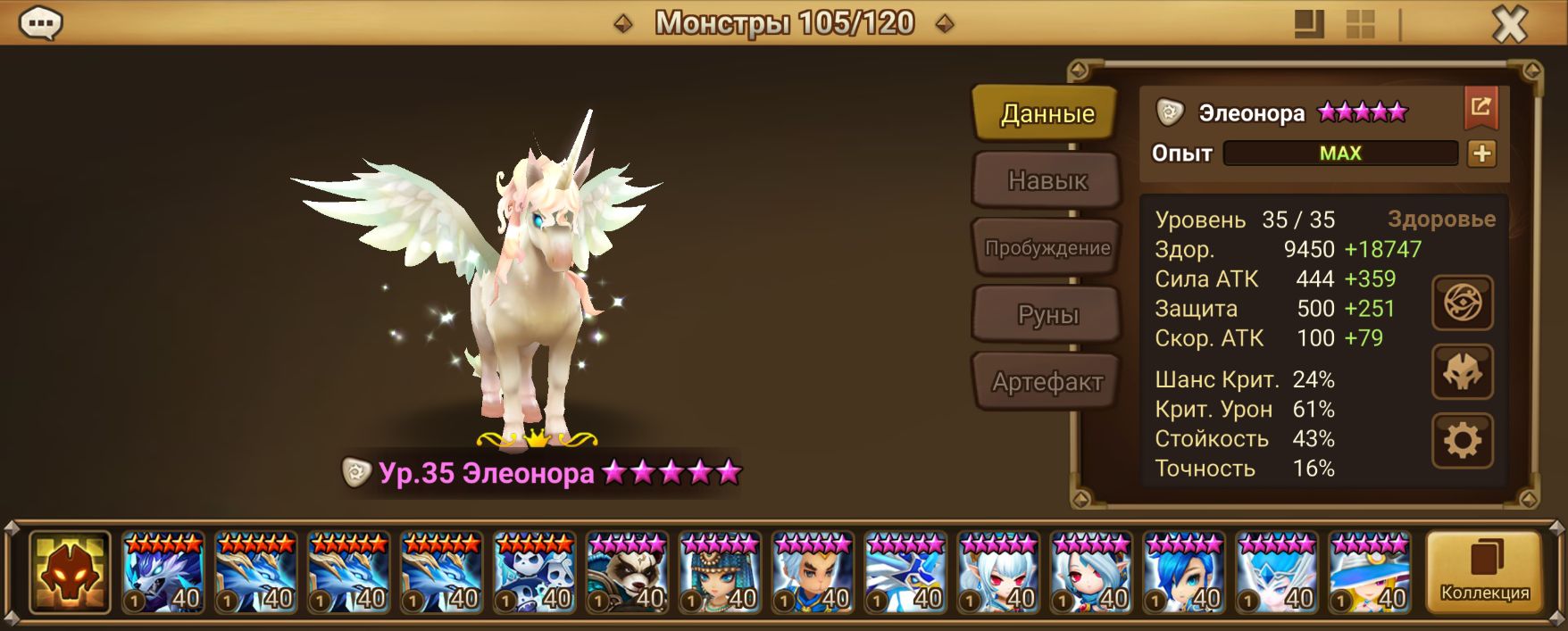Select the white-hat blonde mage thumbnail

coord(1370,573)
